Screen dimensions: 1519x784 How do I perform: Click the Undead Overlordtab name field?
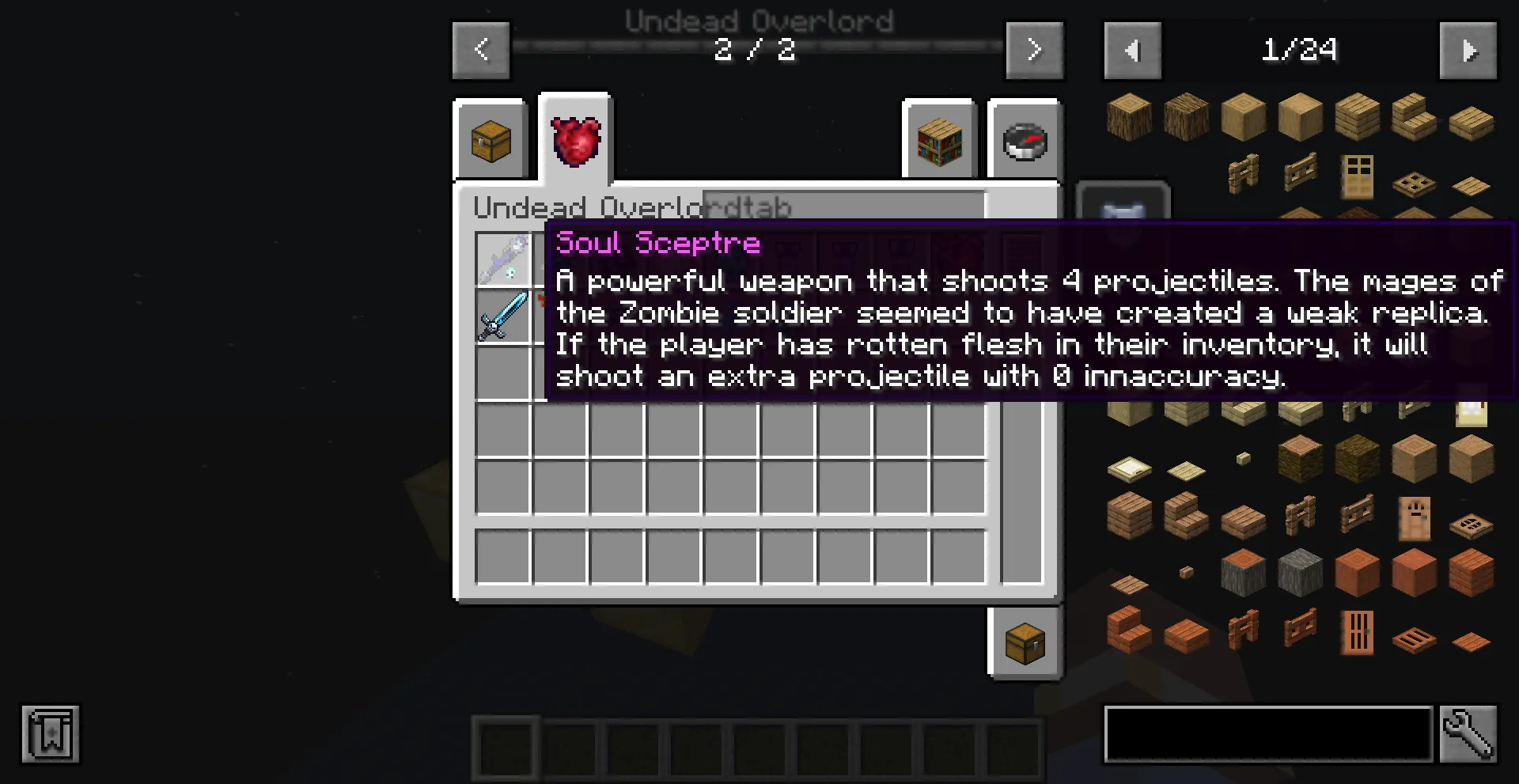pos(843,207)
